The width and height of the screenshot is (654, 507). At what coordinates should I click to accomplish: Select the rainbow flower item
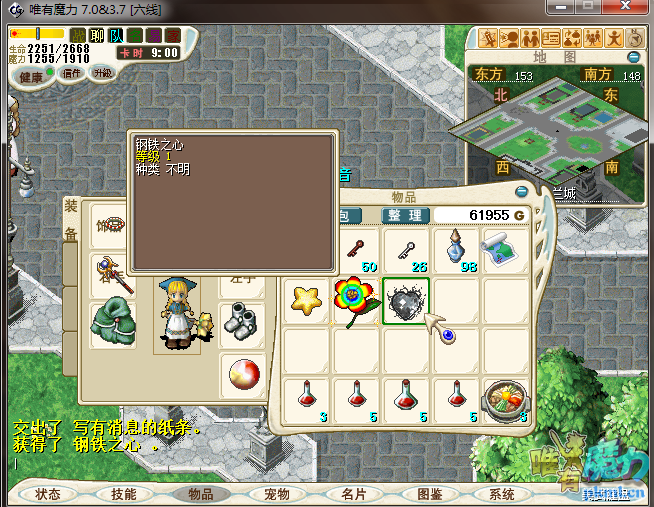(356, 301)
